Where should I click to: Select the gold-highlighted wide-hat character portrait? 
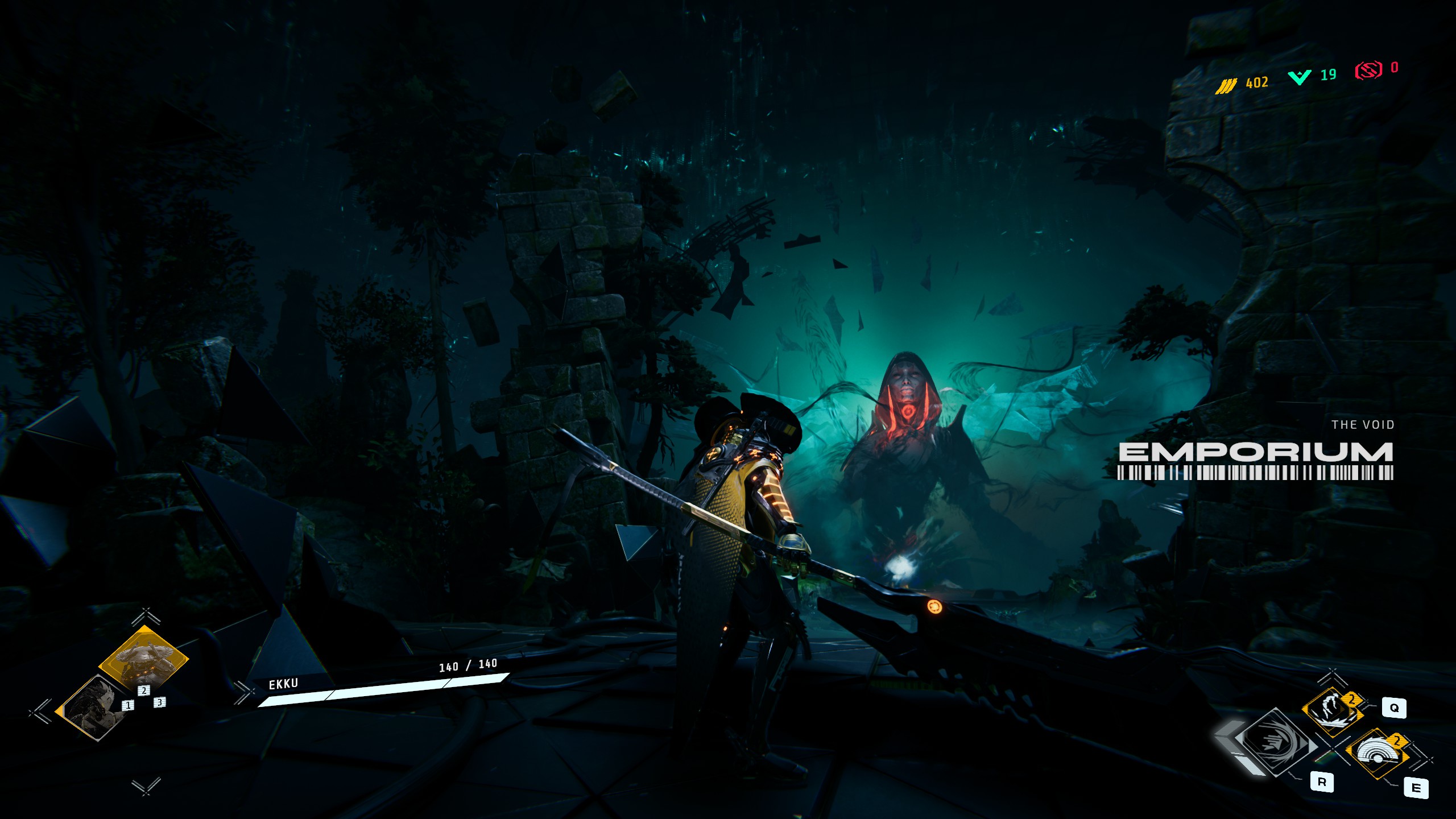coord(143,657)
